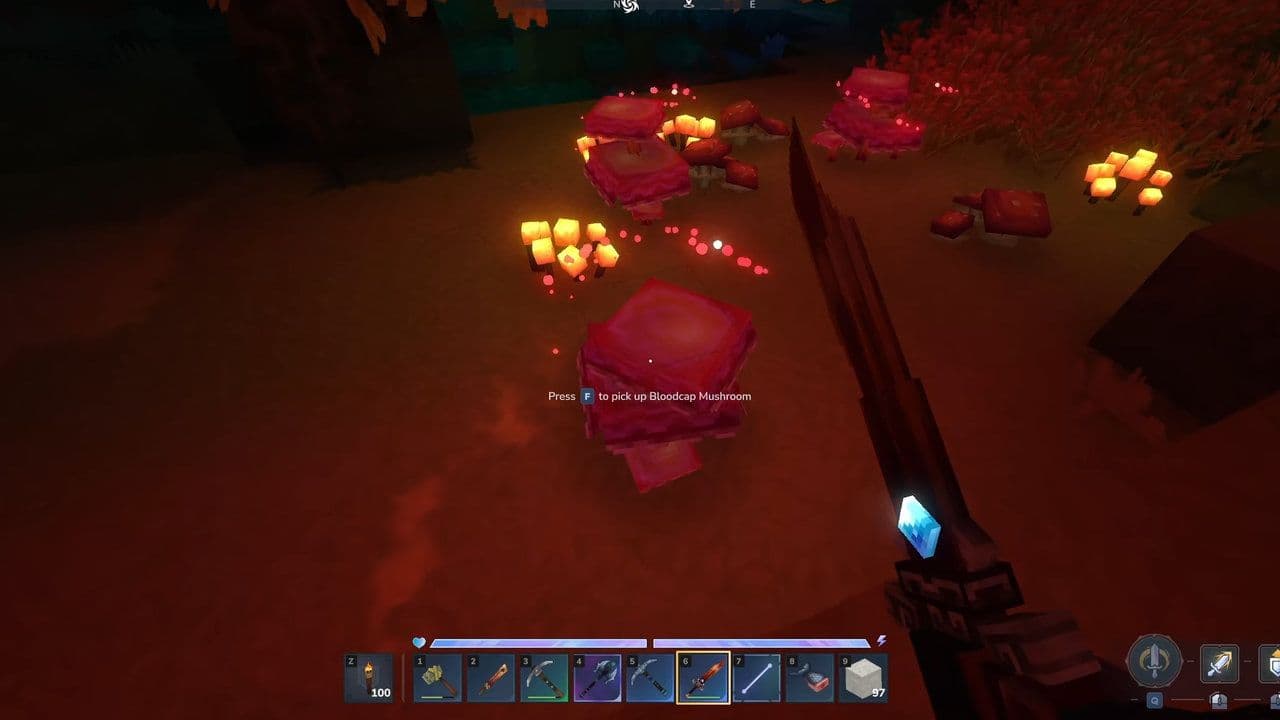1280x720 pixels.
Task: Click the mouse button prompt under abilities
Action: click(1219, 700)
